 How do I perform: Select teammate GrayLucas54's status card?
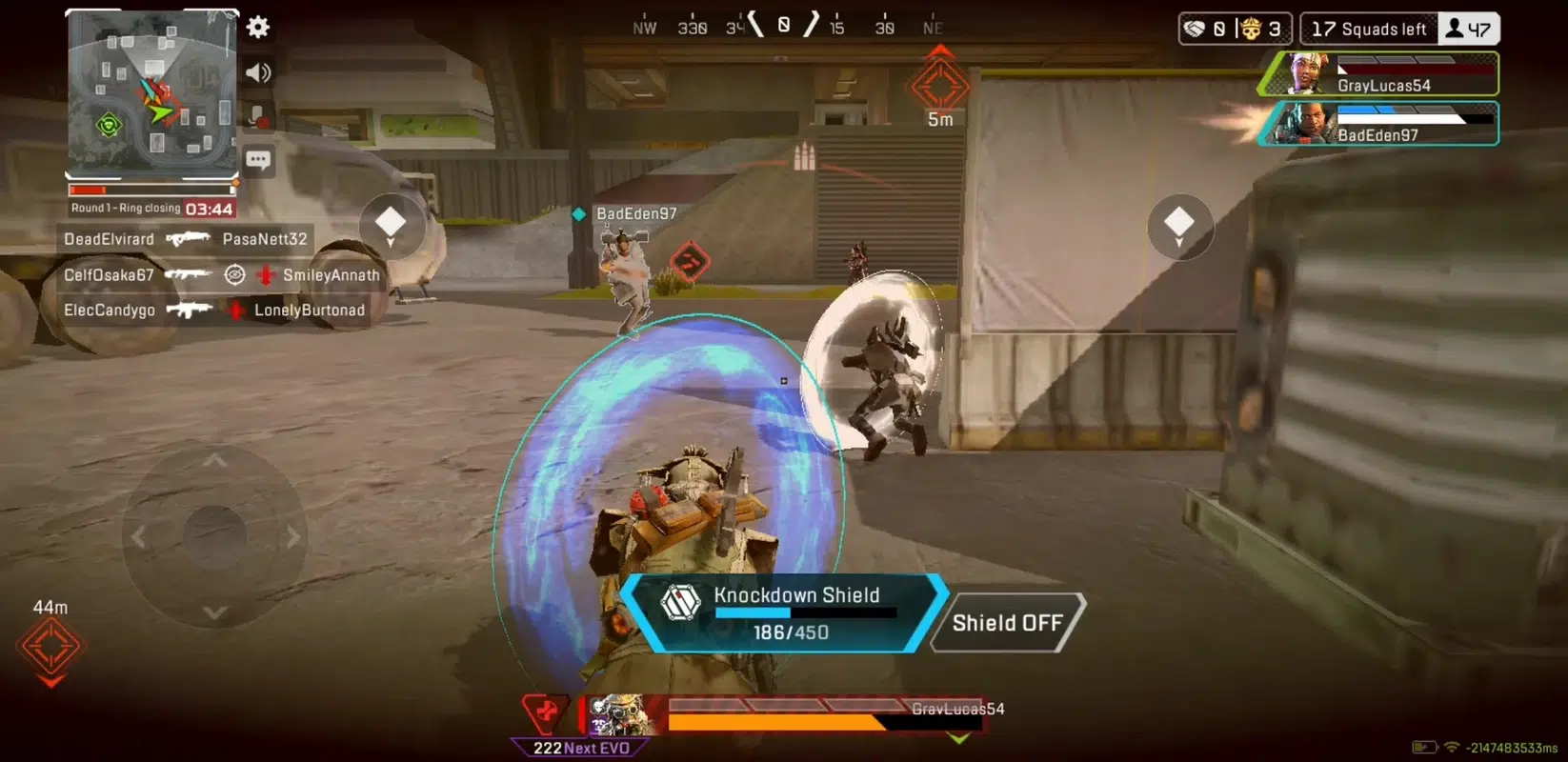pos(1379,74)
